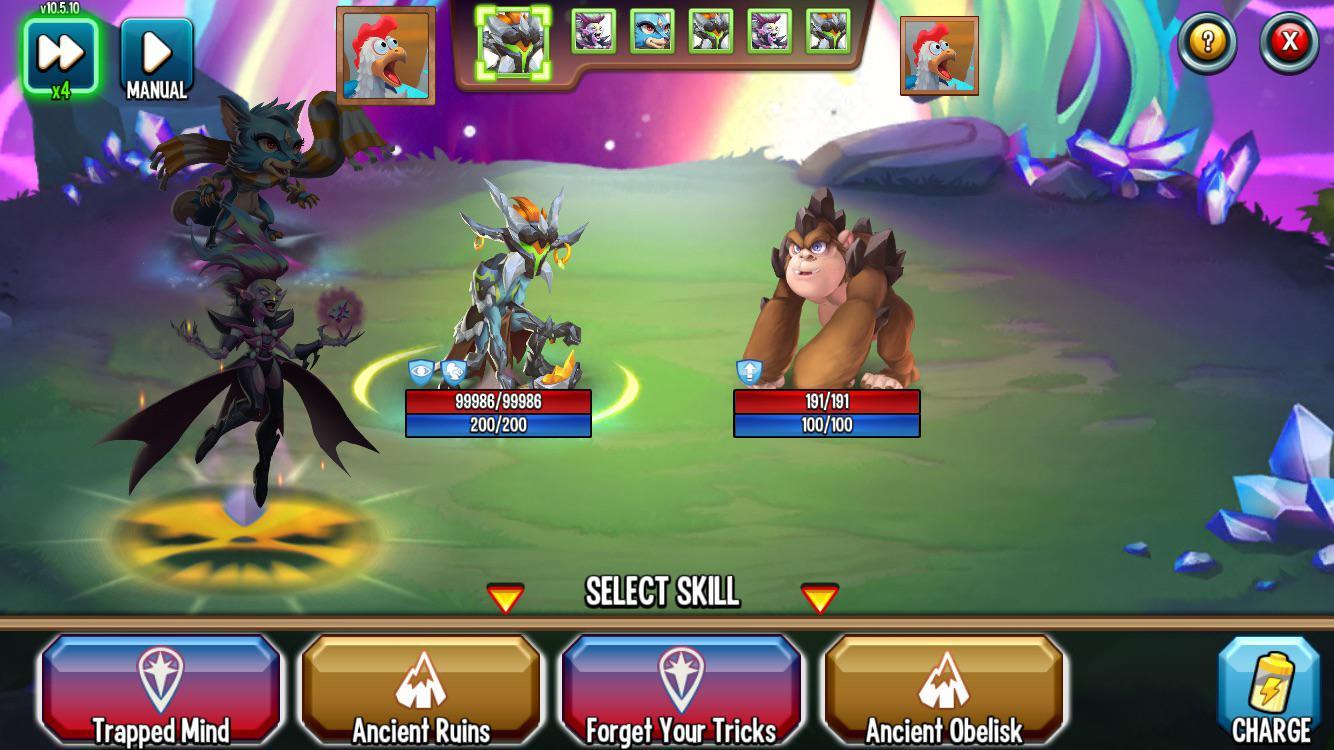Activate the Ancient Obelisk skill
The image size is (1334, 750).
coord(941,688)
